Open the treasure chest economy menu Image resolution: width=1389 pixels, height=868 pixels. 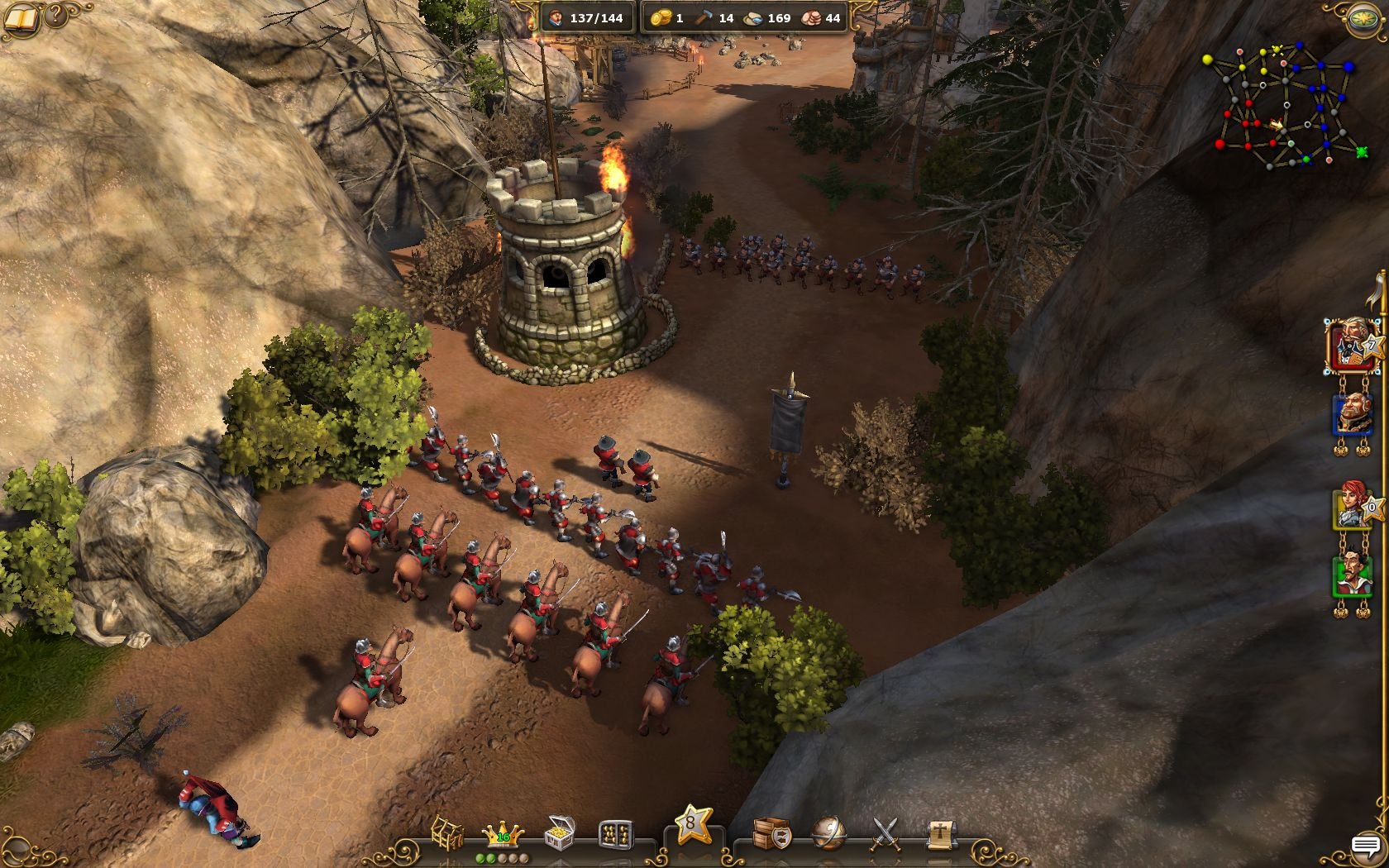click(560, 833)
